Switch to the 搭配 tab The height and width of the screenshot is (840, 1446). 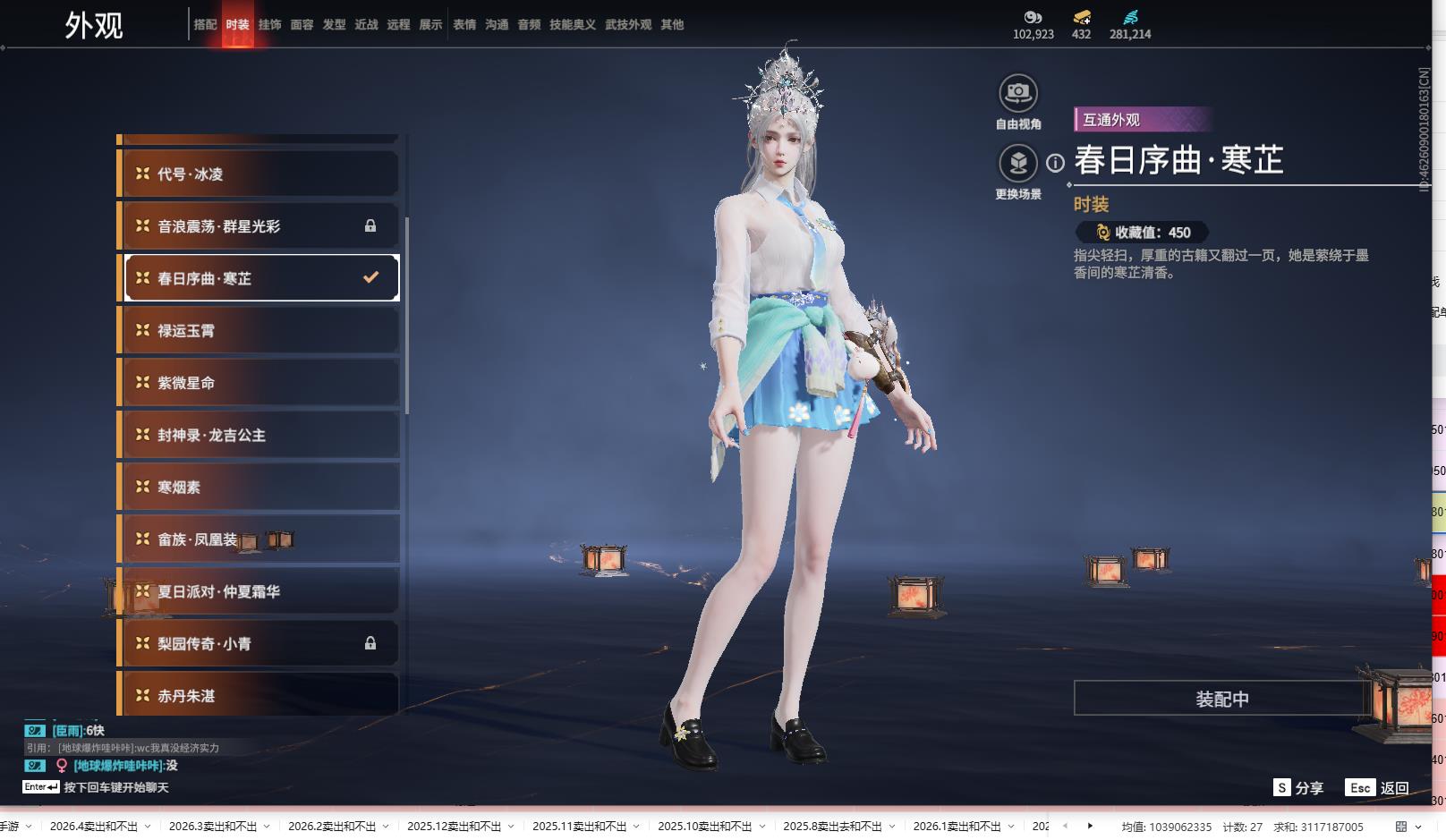click(x=205, y=25)
